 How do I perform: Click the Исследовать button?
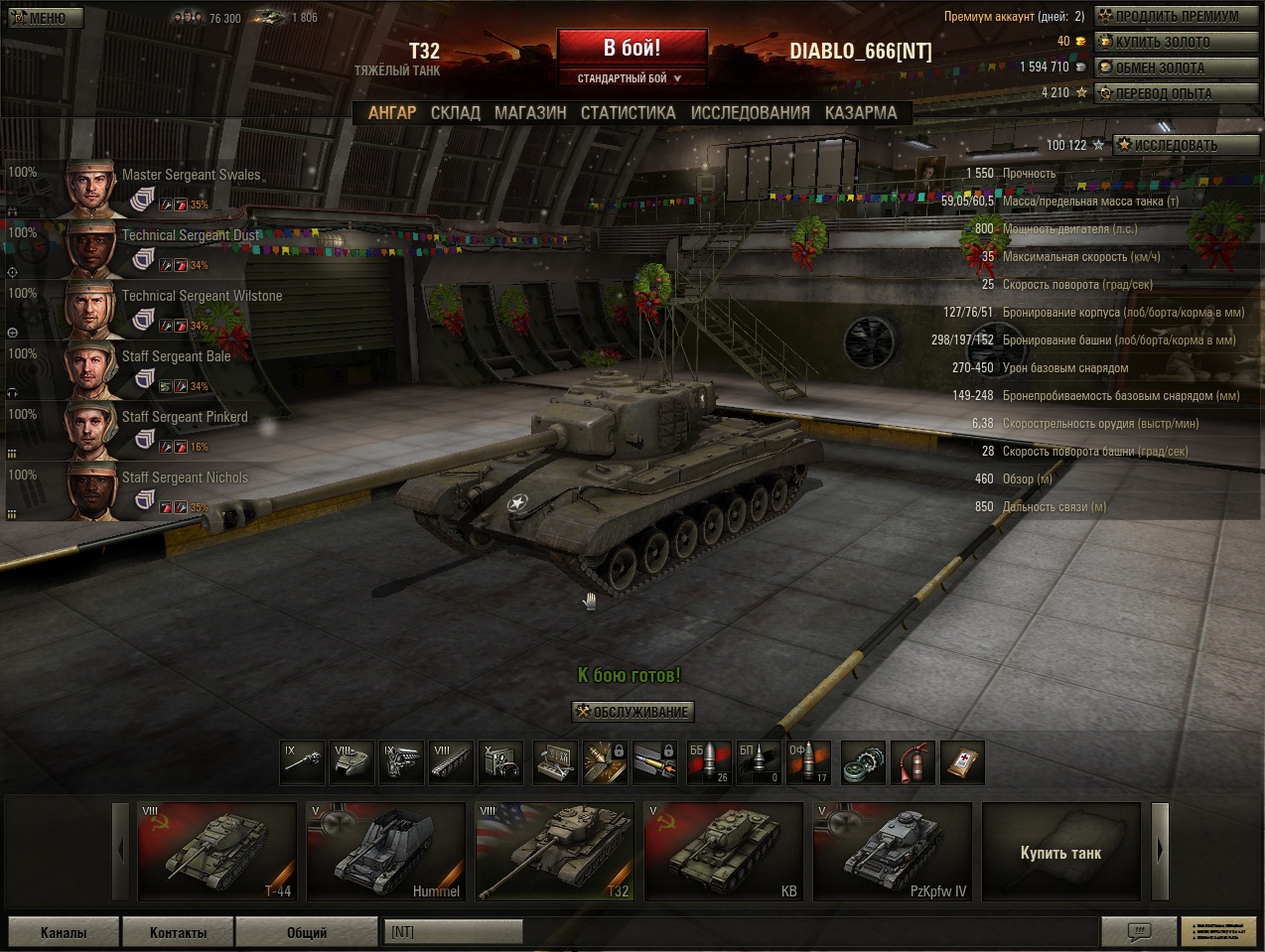(x=1176, y=145)
